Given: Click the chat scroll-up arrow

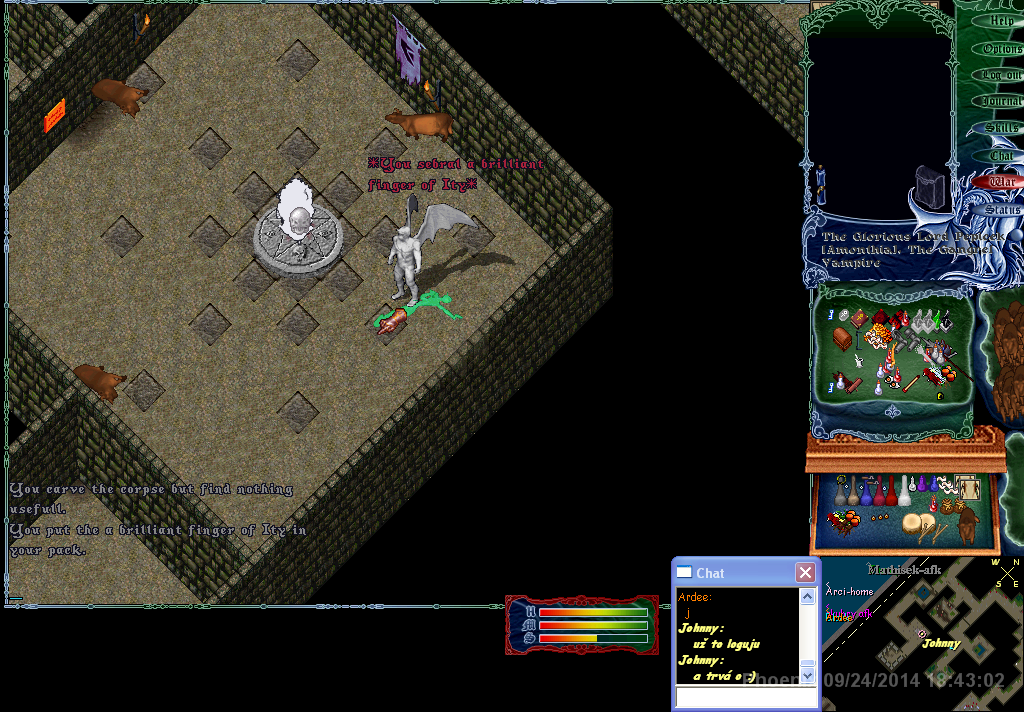Looking at the screenshot, I should coord(807,597).
